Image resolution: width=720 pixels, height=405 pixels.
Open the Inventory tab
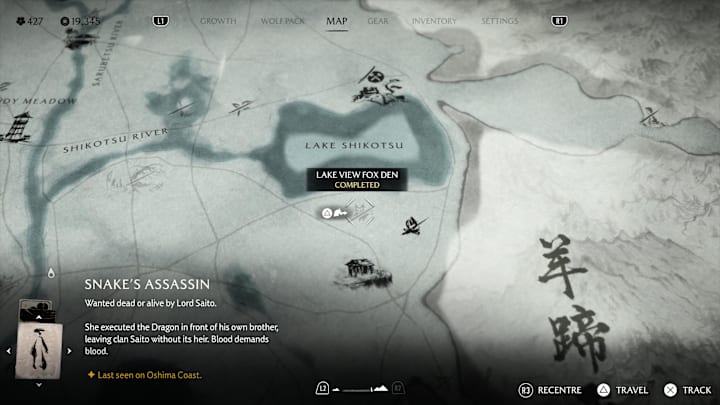click(434, 21)
